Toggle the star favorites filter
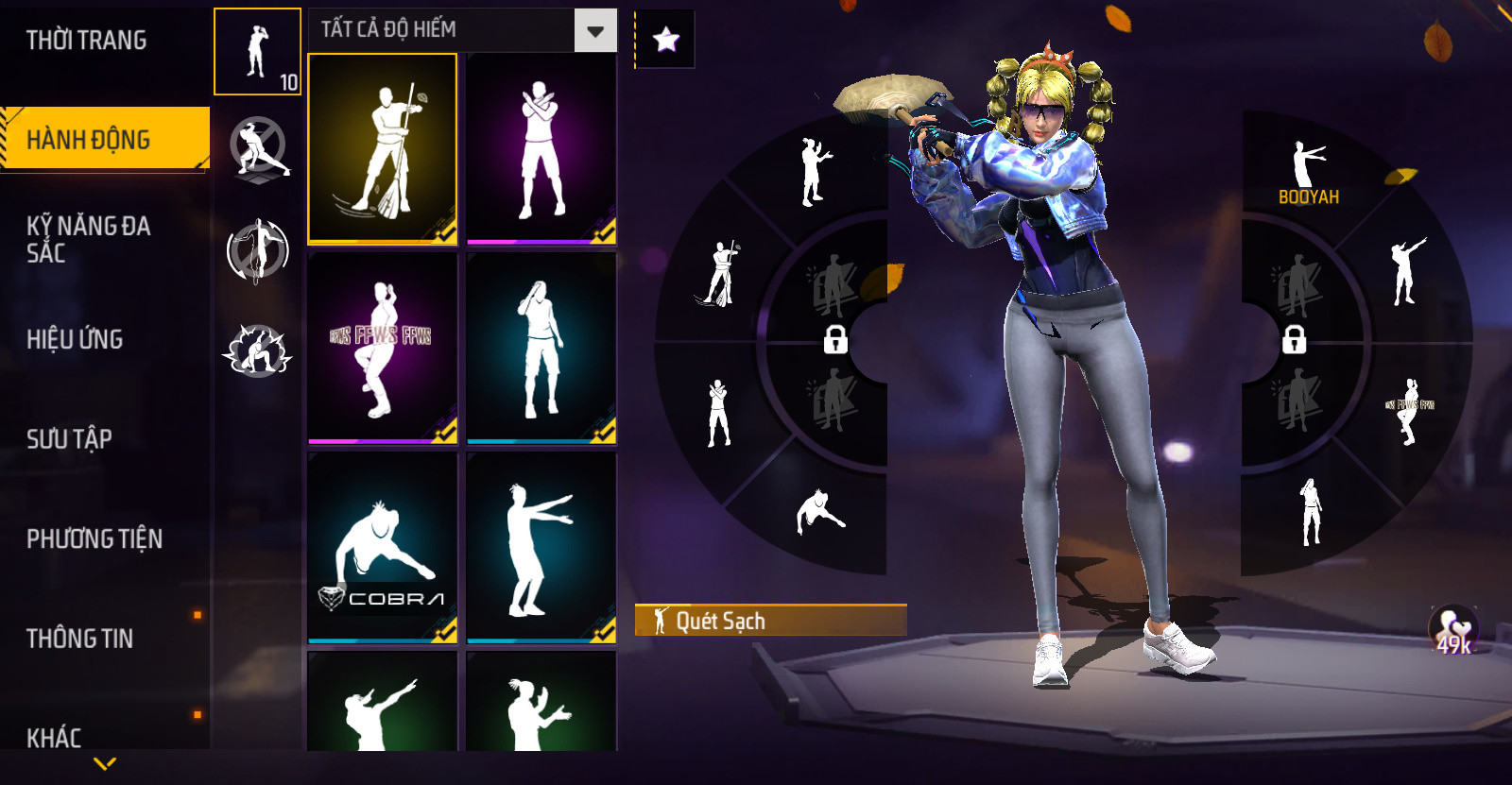Image resolution: width=1512 pixels, height=785 pixels. pos(666,40)
